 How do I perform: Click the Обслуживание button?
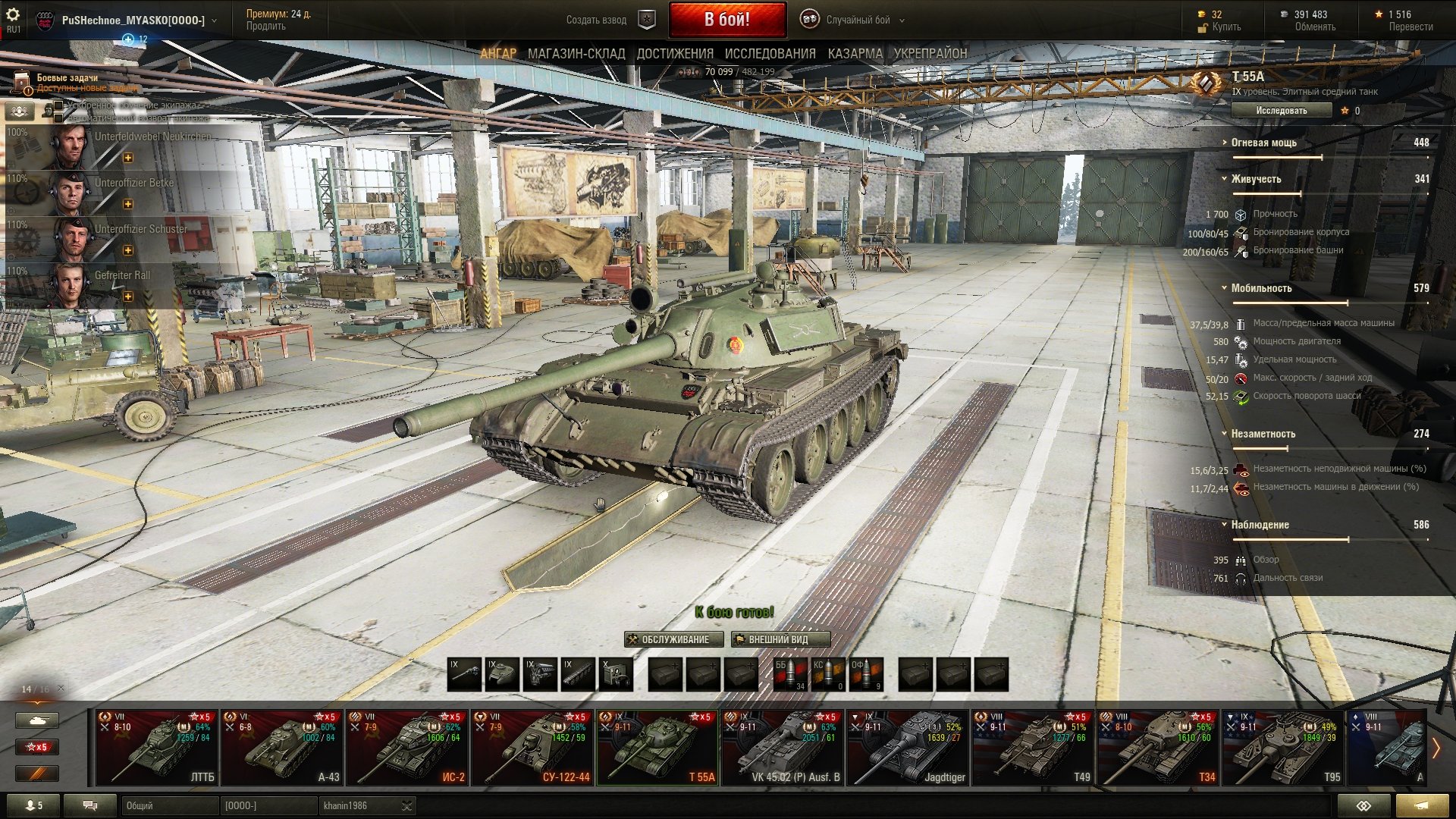[674, 639]
